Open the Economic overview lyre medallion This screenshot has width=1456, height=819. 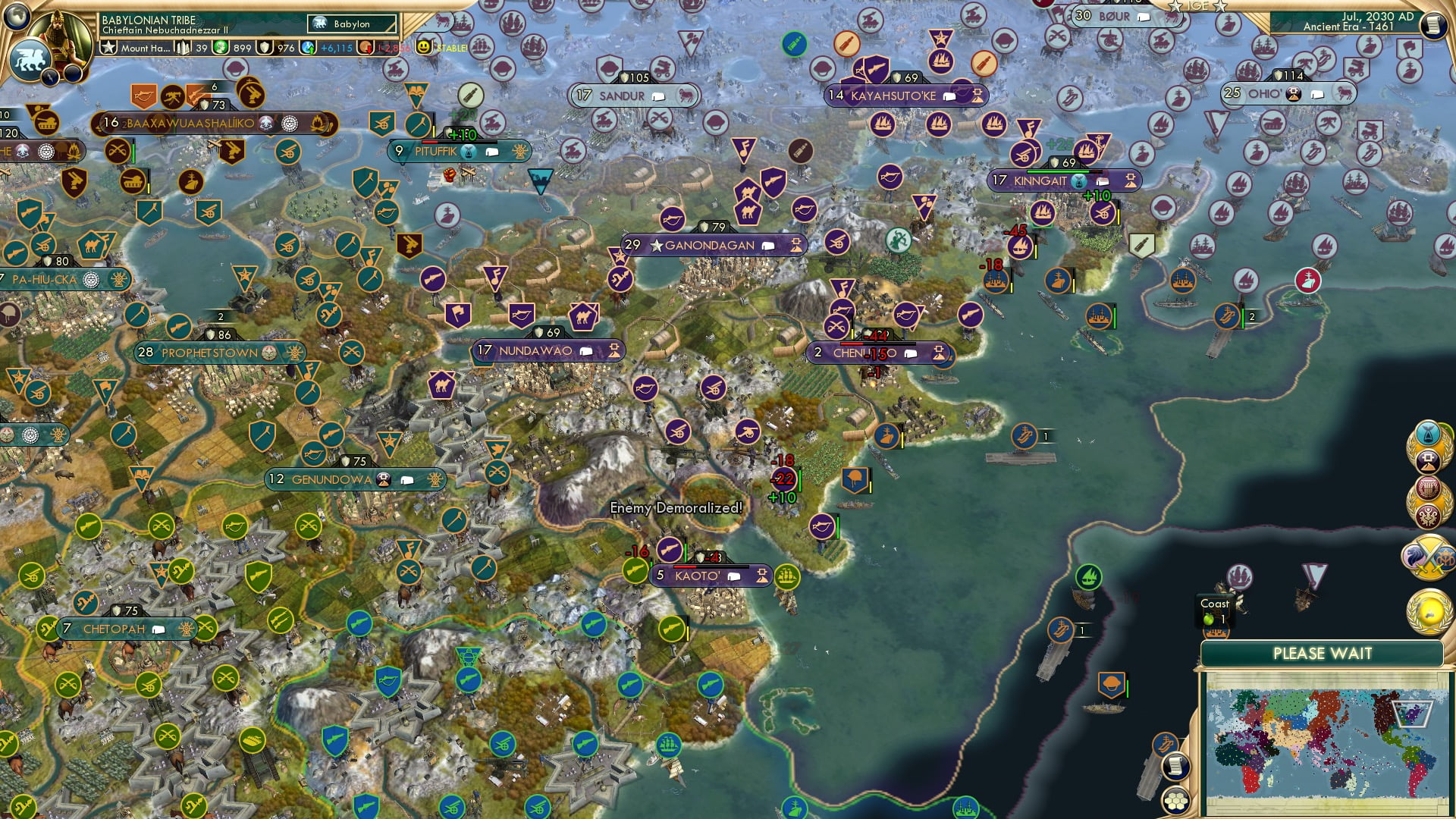click(x=1428, y=489)
